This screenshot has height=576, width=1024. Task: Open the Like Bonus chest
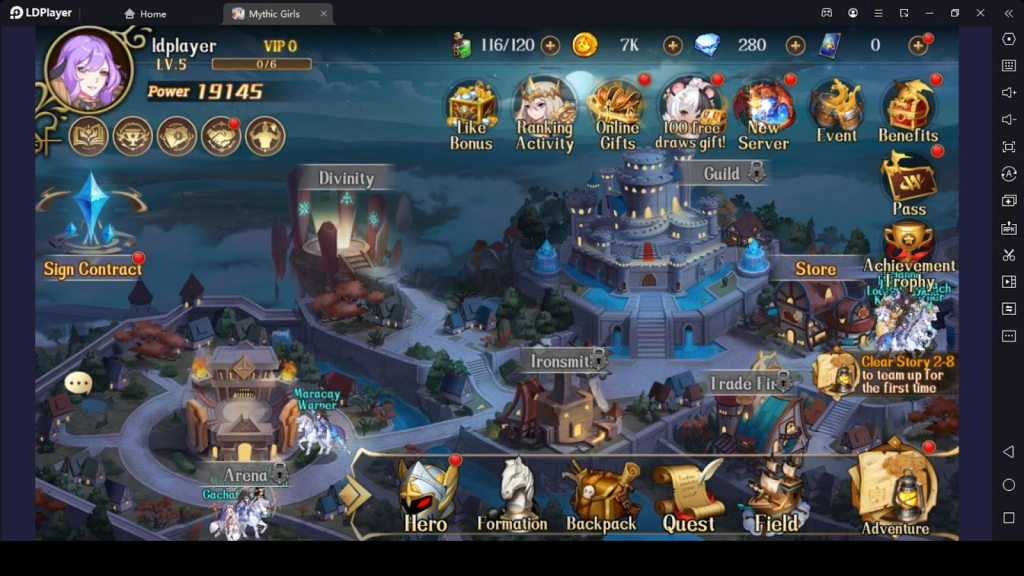[x=471, y=108]
